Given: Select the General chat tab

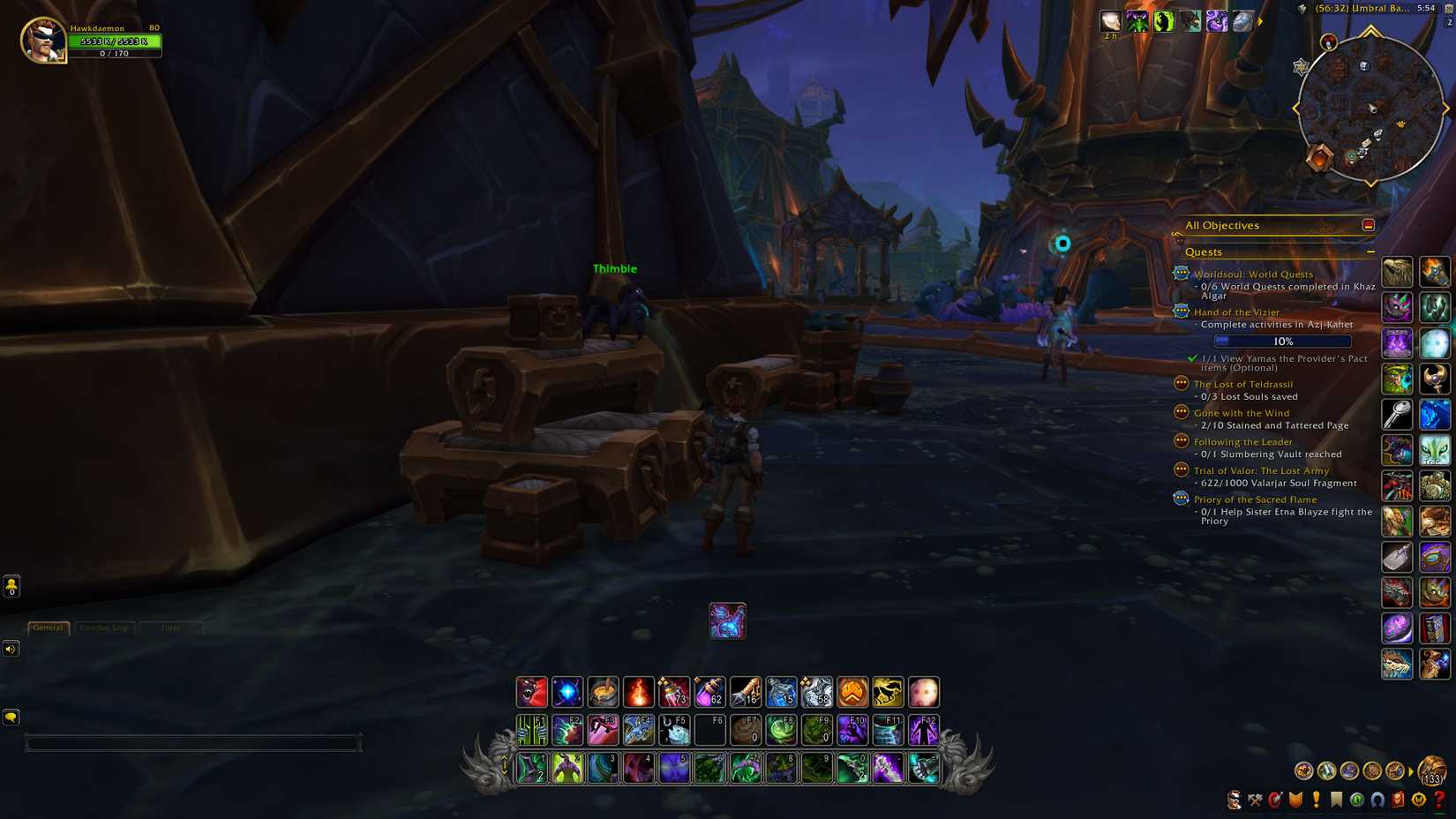Looking at the screenshot, I should 48,627.
